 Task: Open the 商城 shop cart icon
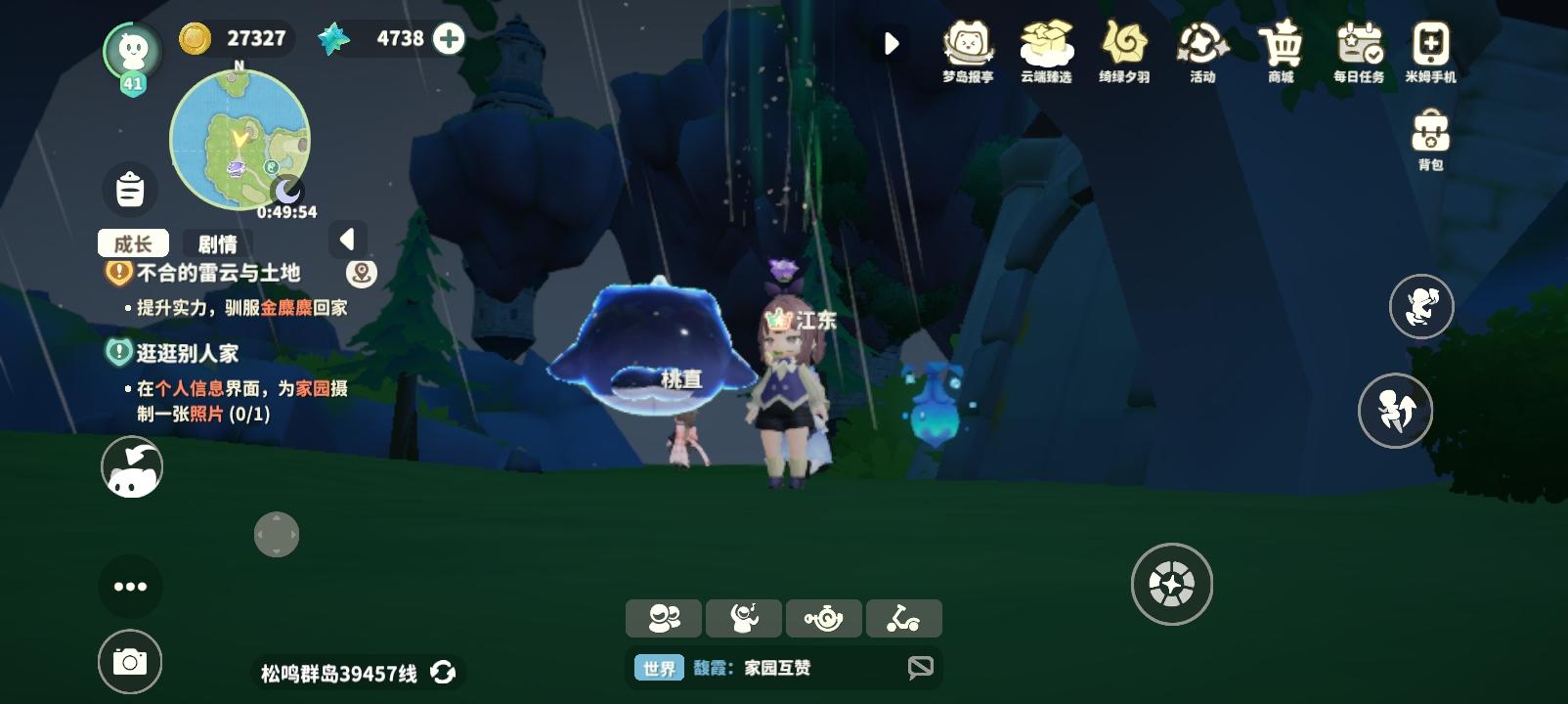(x=1281, y=44)
